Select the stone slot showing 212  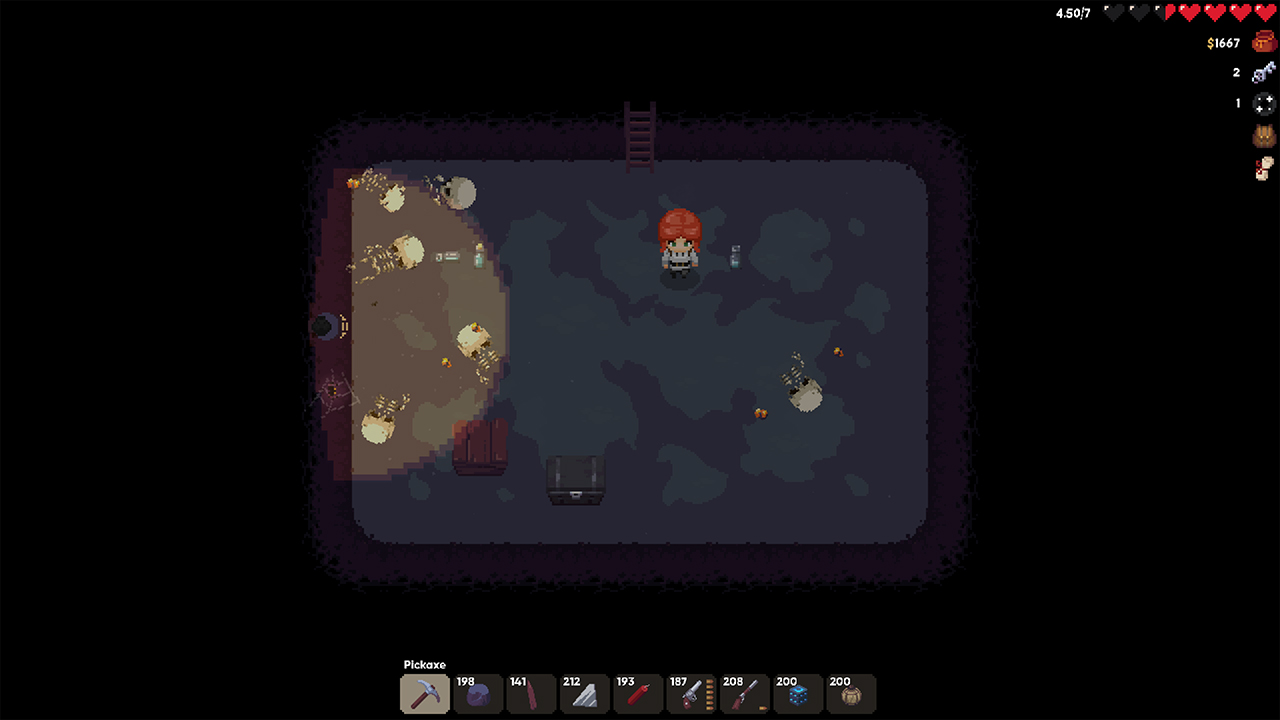tap(585, 694)
